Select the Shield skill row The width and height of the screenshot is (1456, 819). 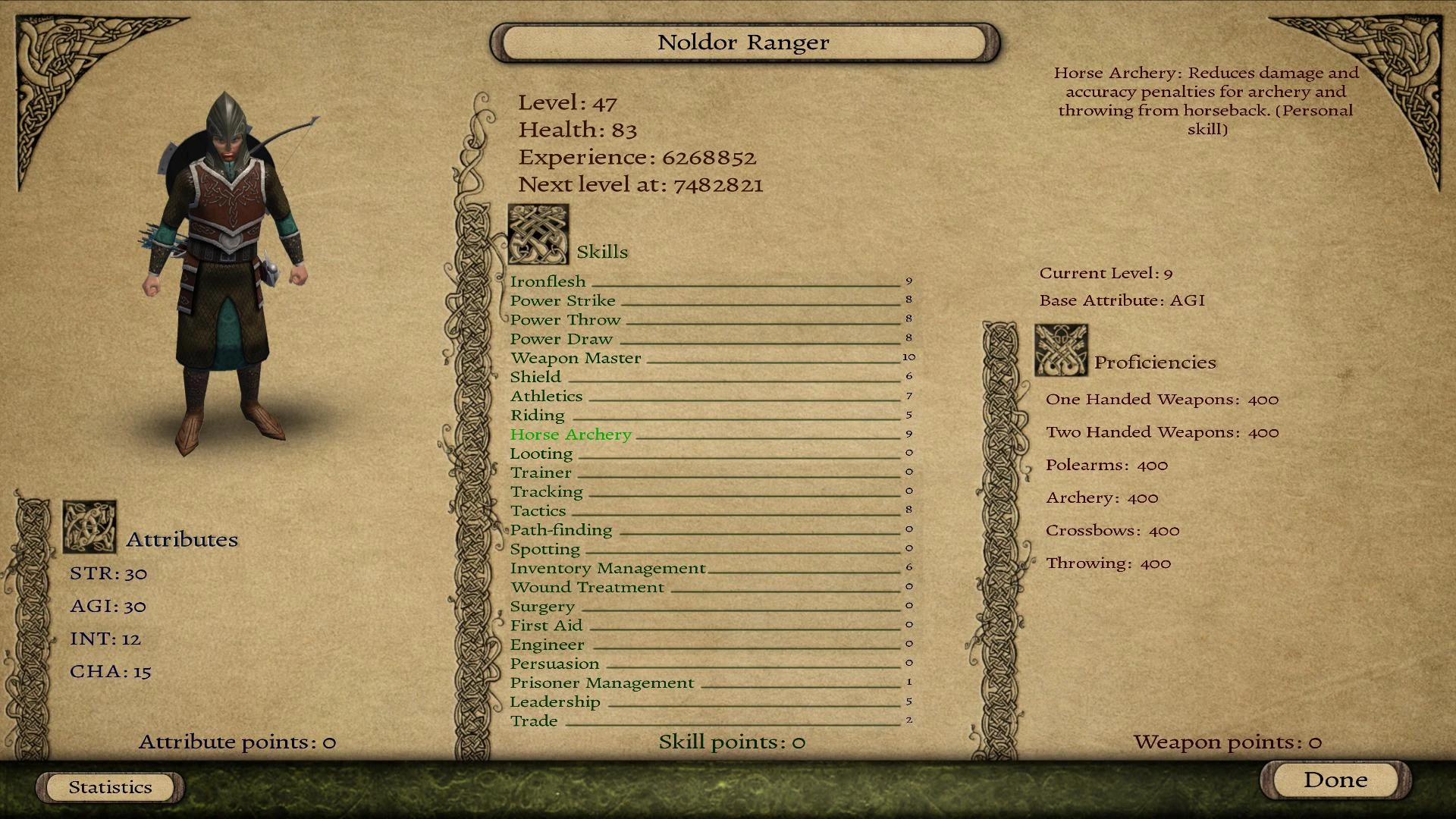535,377
